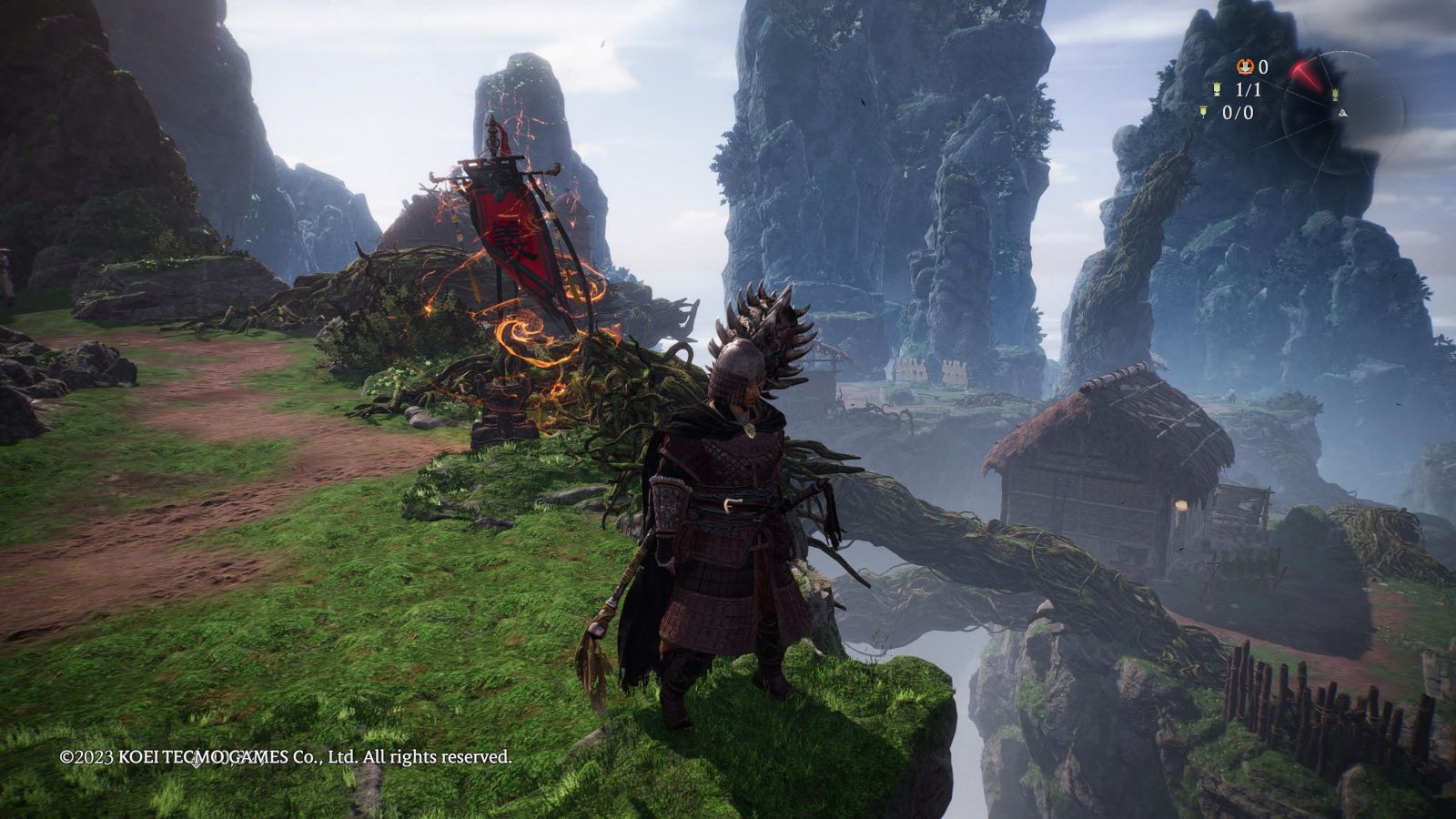Viewport: 1456px width, 819px height.
Task: Click the battle flag counter icon
Action: pos(1217,89)
